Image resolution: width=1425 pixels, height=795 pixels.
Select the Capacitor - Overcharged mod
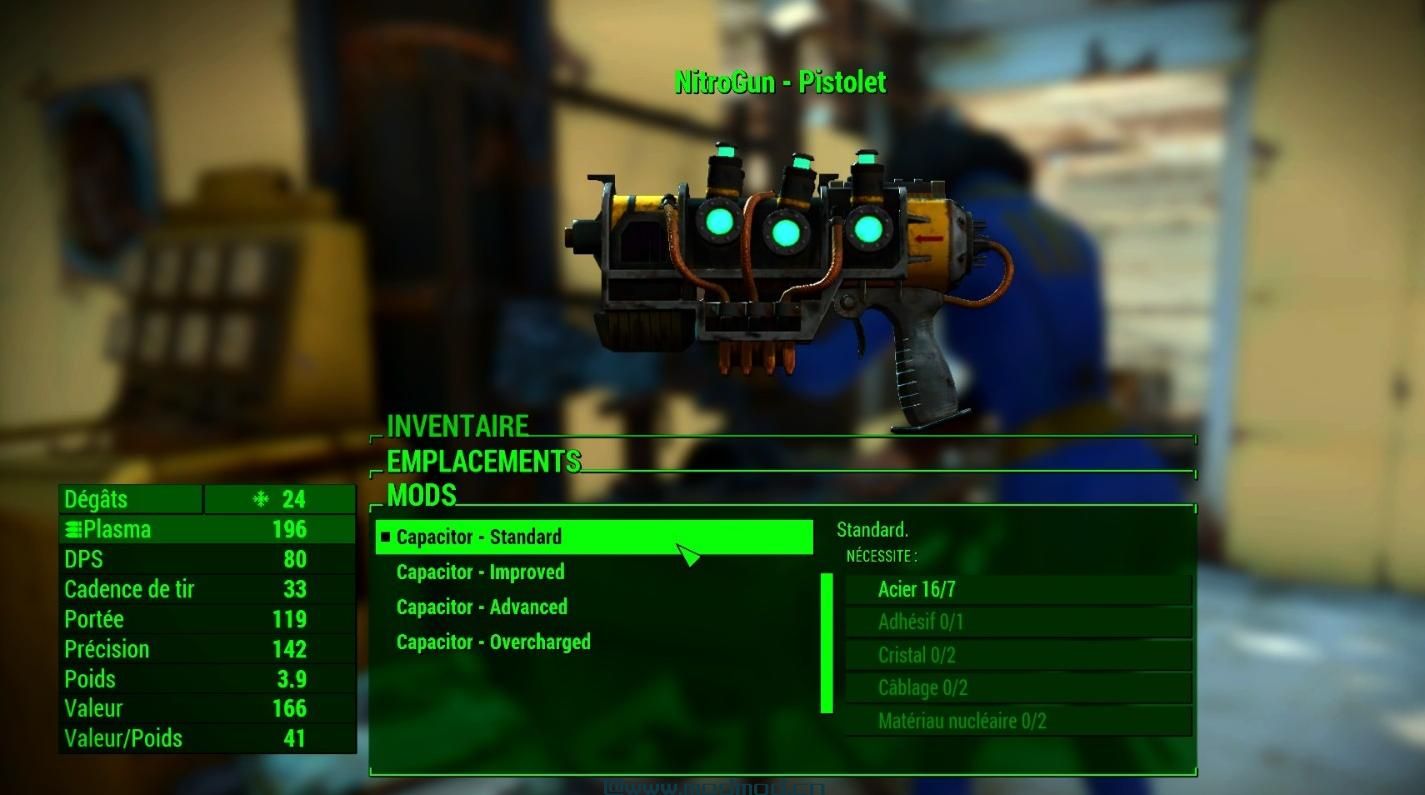[x=493, y=642]
